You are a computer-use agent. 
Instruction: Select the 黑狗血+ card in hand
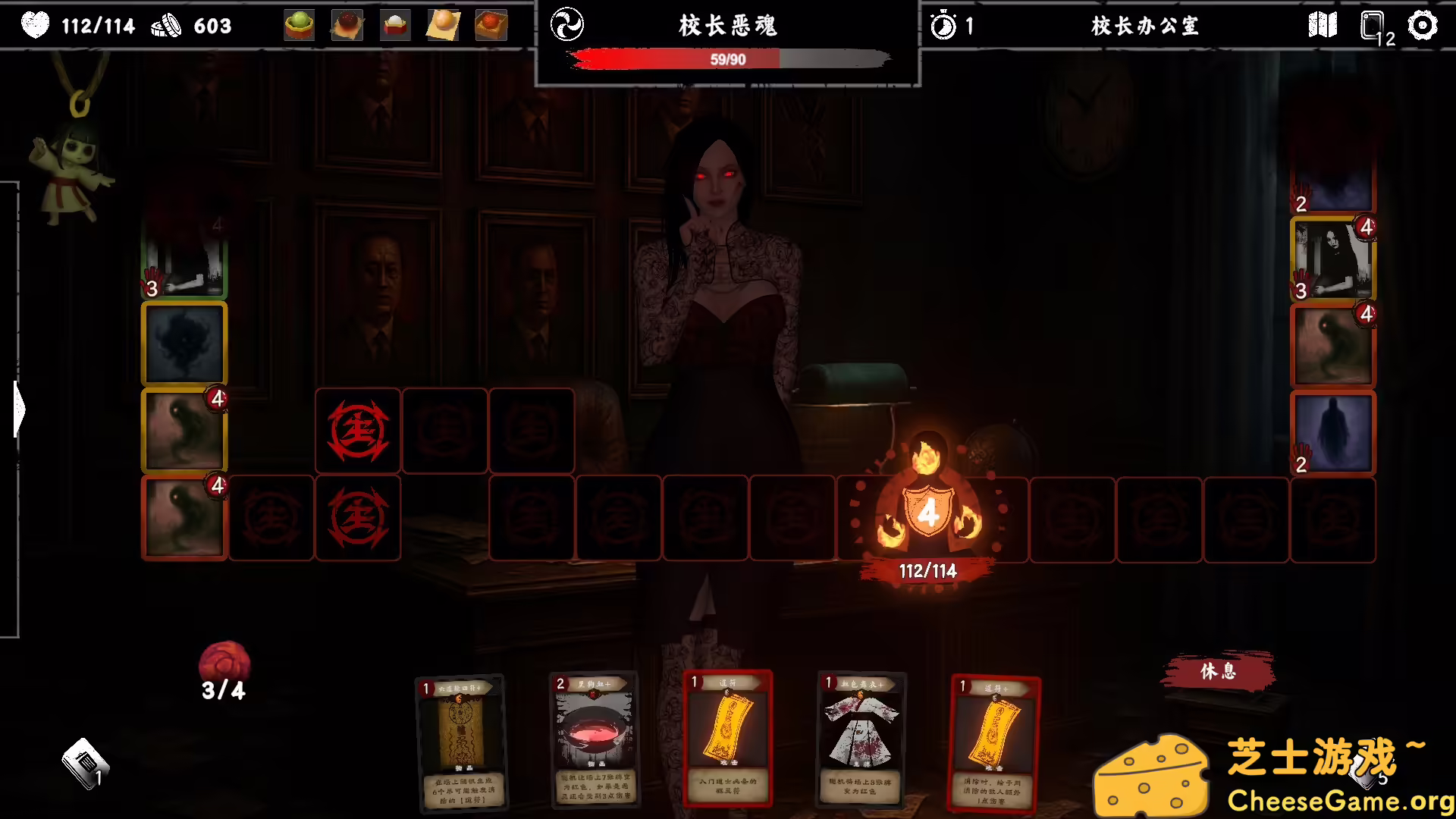595,739
